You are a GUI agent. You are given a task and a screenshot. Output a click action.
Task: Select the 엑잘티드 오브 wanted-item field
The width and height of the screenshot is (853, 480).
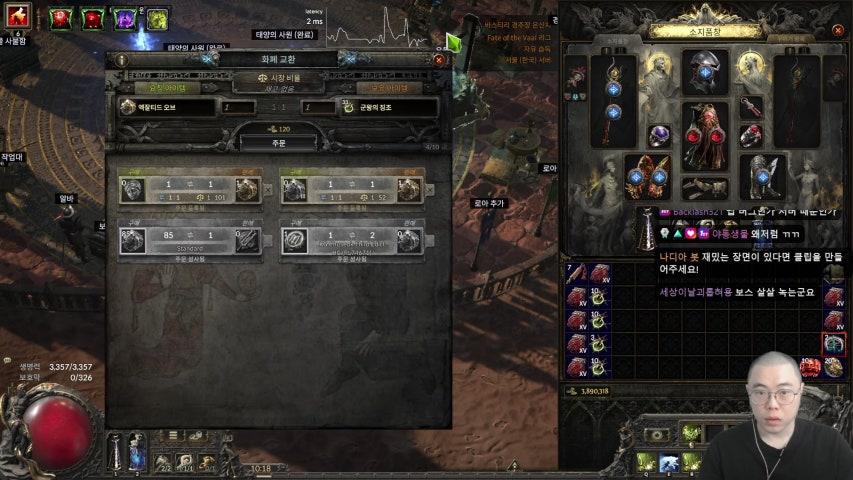pyautogui.click(x=167, y=107)
